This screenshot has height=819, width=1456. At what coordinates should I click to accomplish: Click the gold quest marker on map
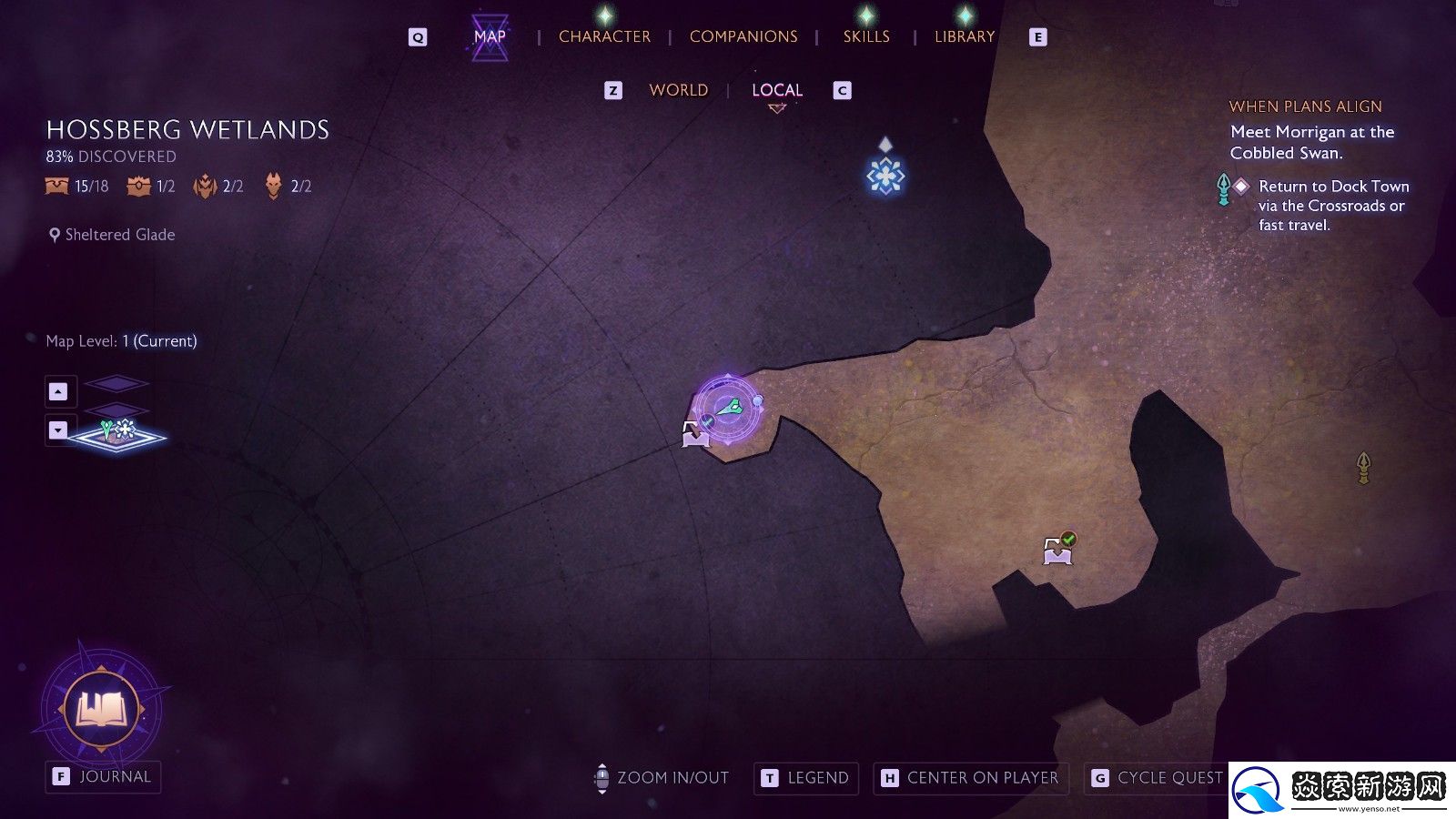click(x=1363, y=468)
